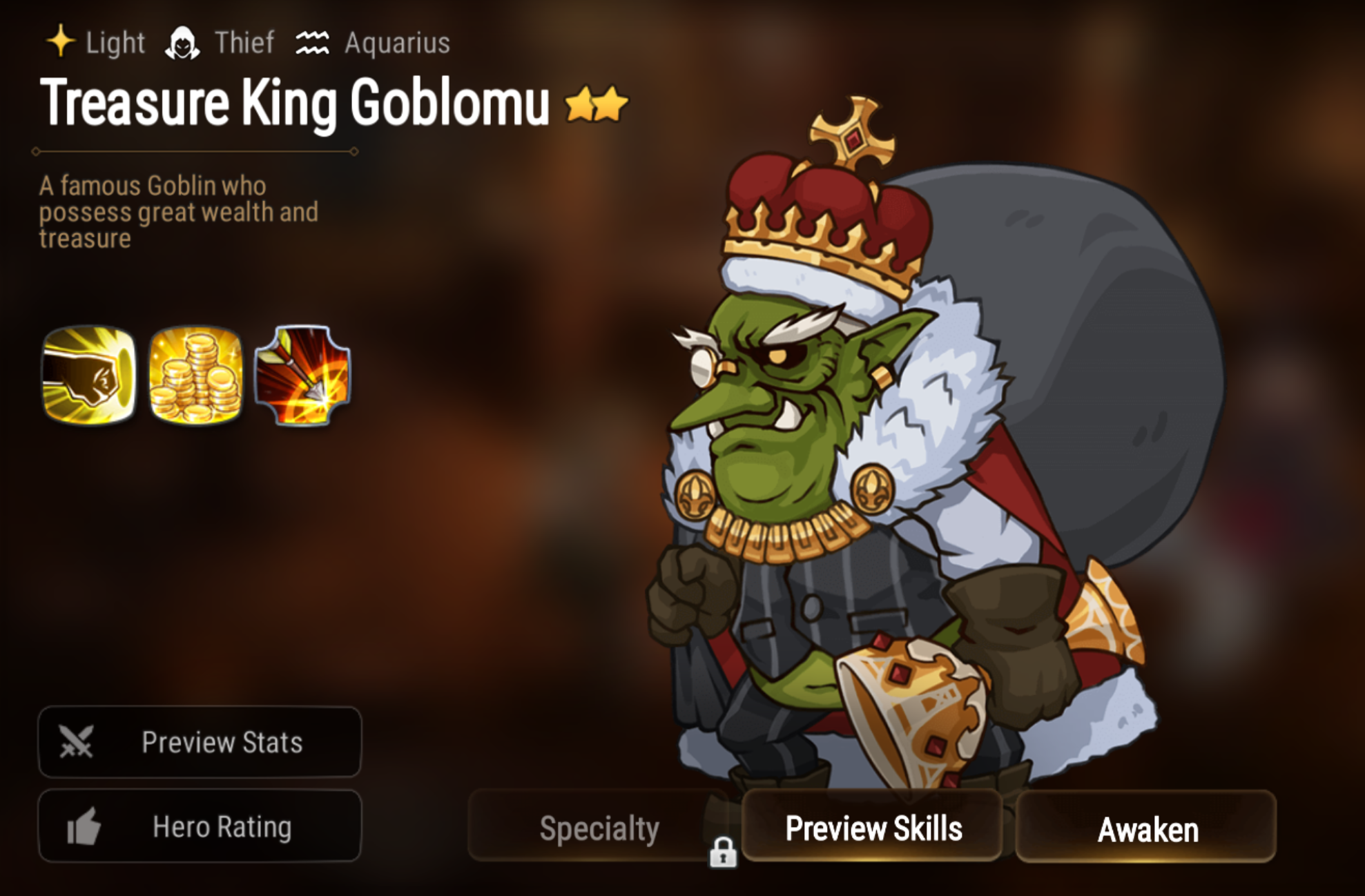Choose the Awaken button
1365x896 pixels.
[x=1146, y=828]
